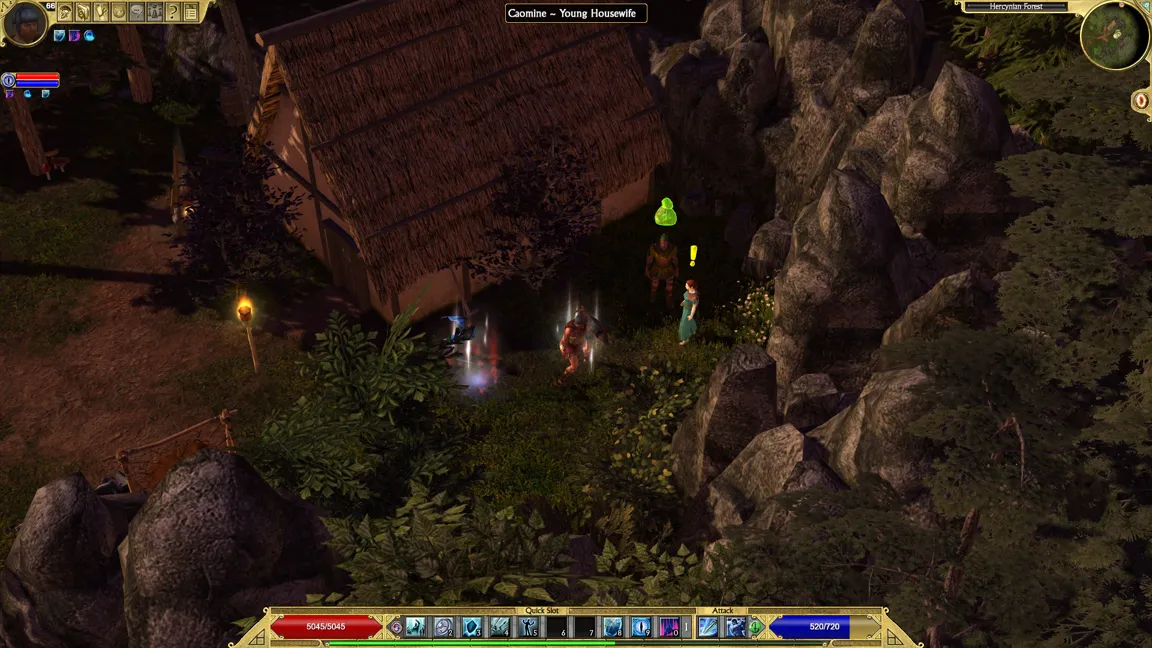Activate the skill in quick slot 5
Viewport: 1152px width, 648px height.
tap(528, 627)
